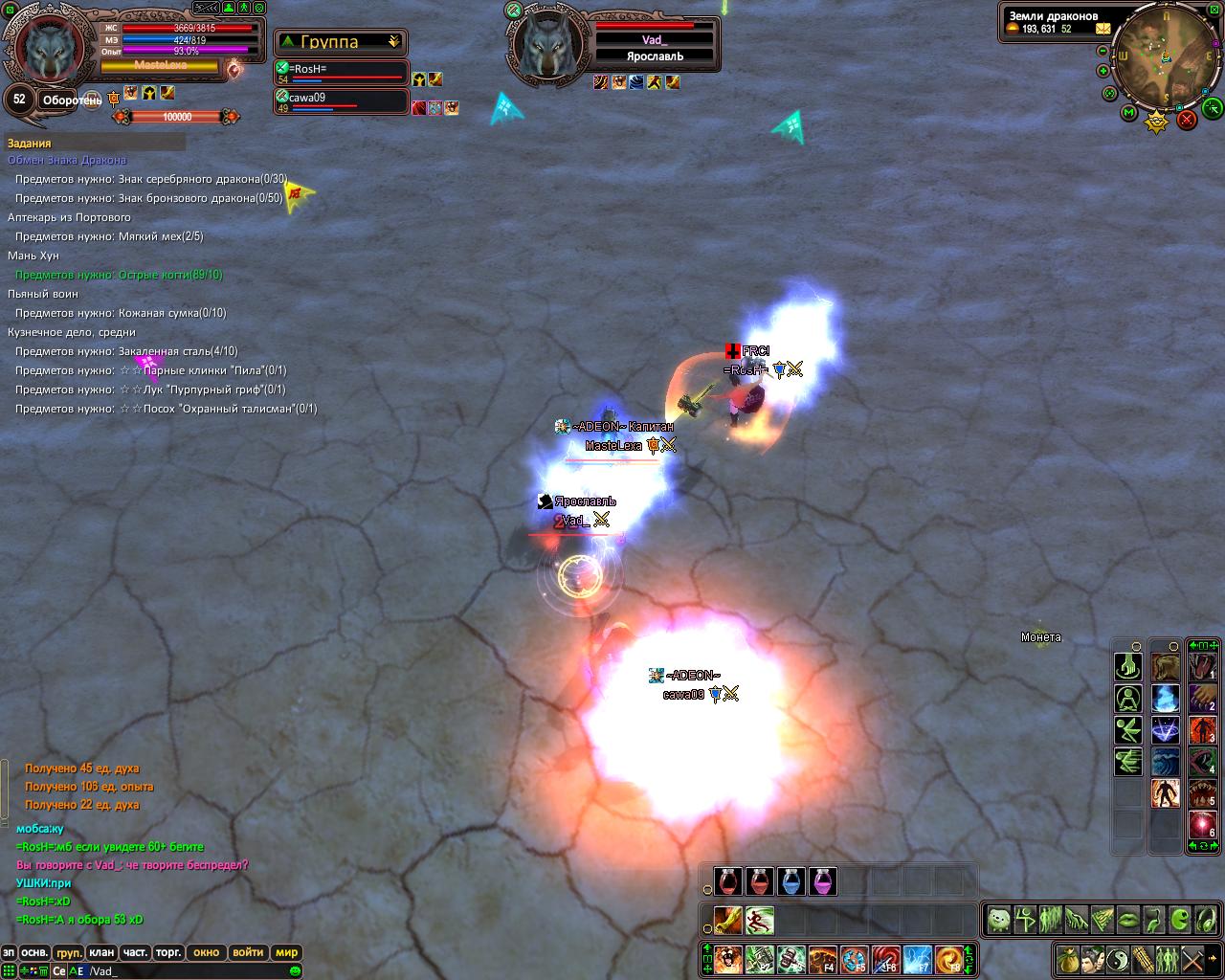Viewport: 1225px width, 980px height.
Task: Select the Vad_ target portrait
Action: [x=548, y=48]
